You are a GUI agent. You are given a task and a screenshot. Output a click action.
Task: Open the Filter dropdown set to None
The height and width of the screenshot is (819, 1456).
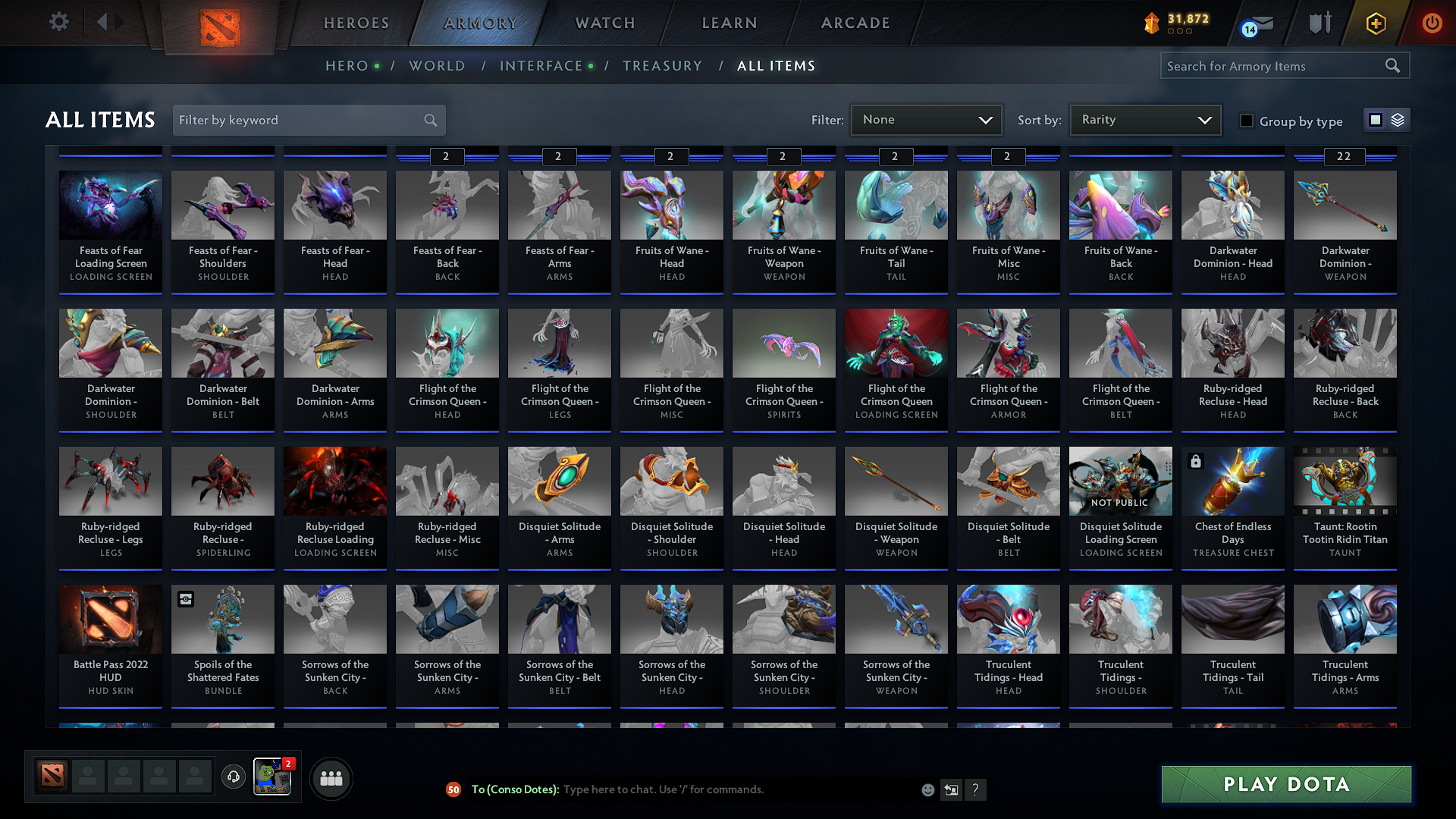(926, 119)
